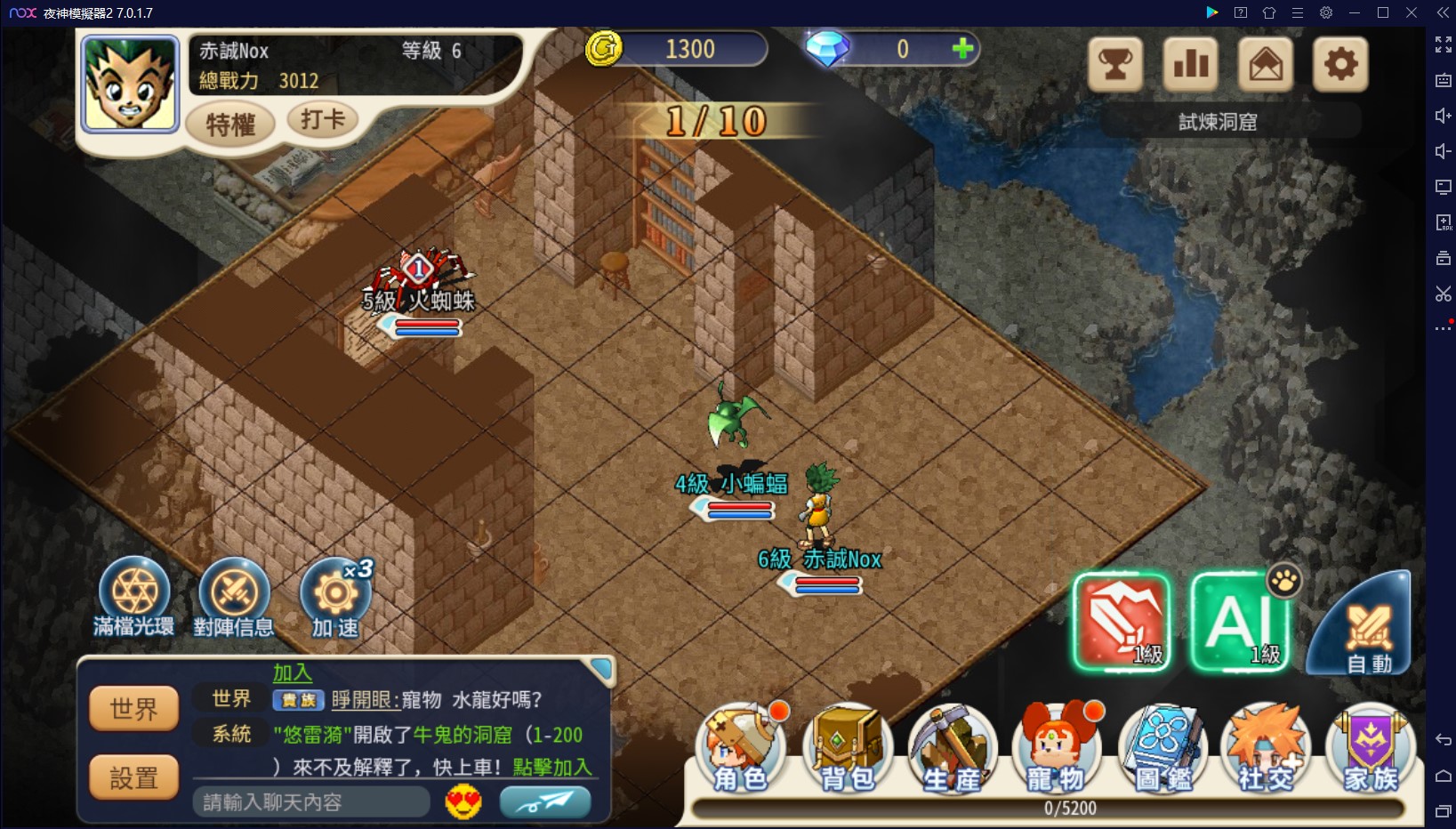Open the heart-eyes emoji picker
Viewport: 1456px width, 829px height.
(x=463, y=802)
